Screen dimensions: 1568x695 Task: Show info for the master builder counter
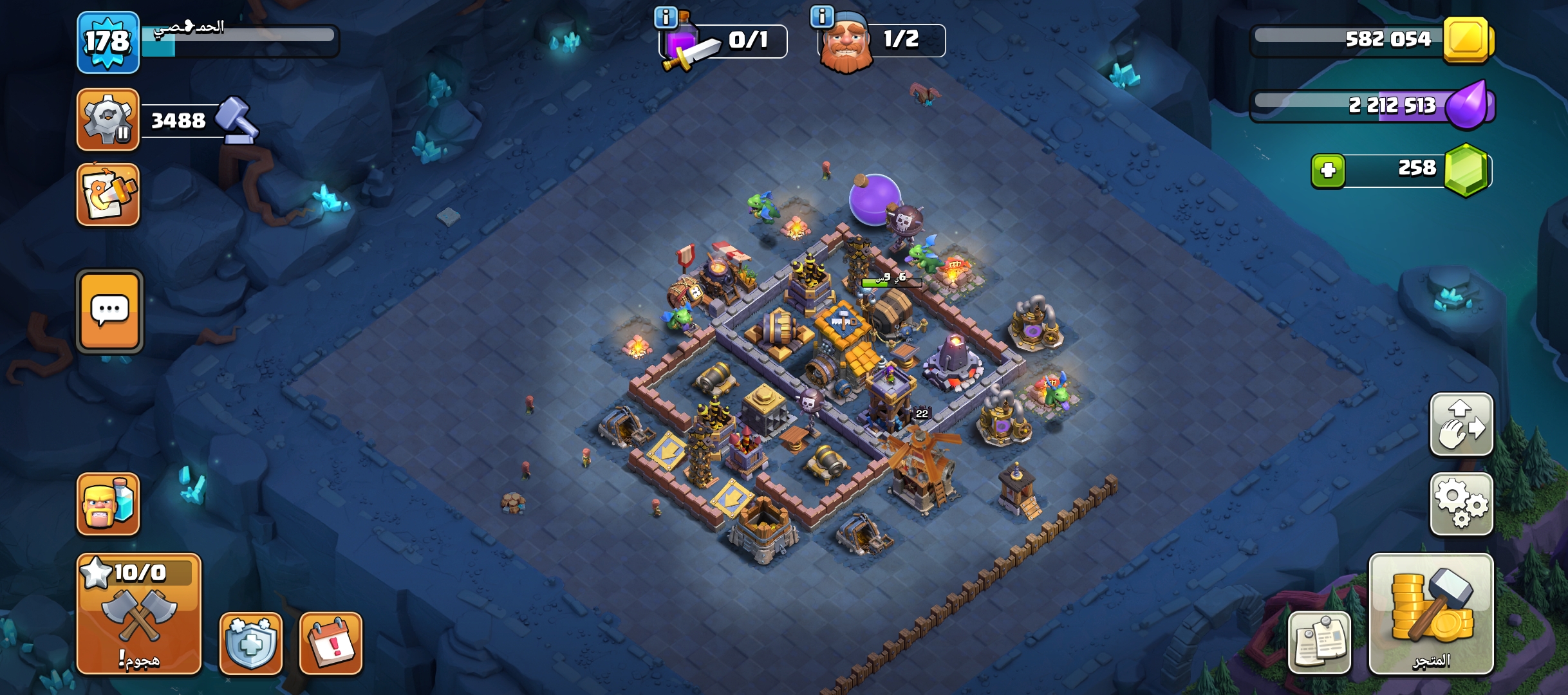822,17
